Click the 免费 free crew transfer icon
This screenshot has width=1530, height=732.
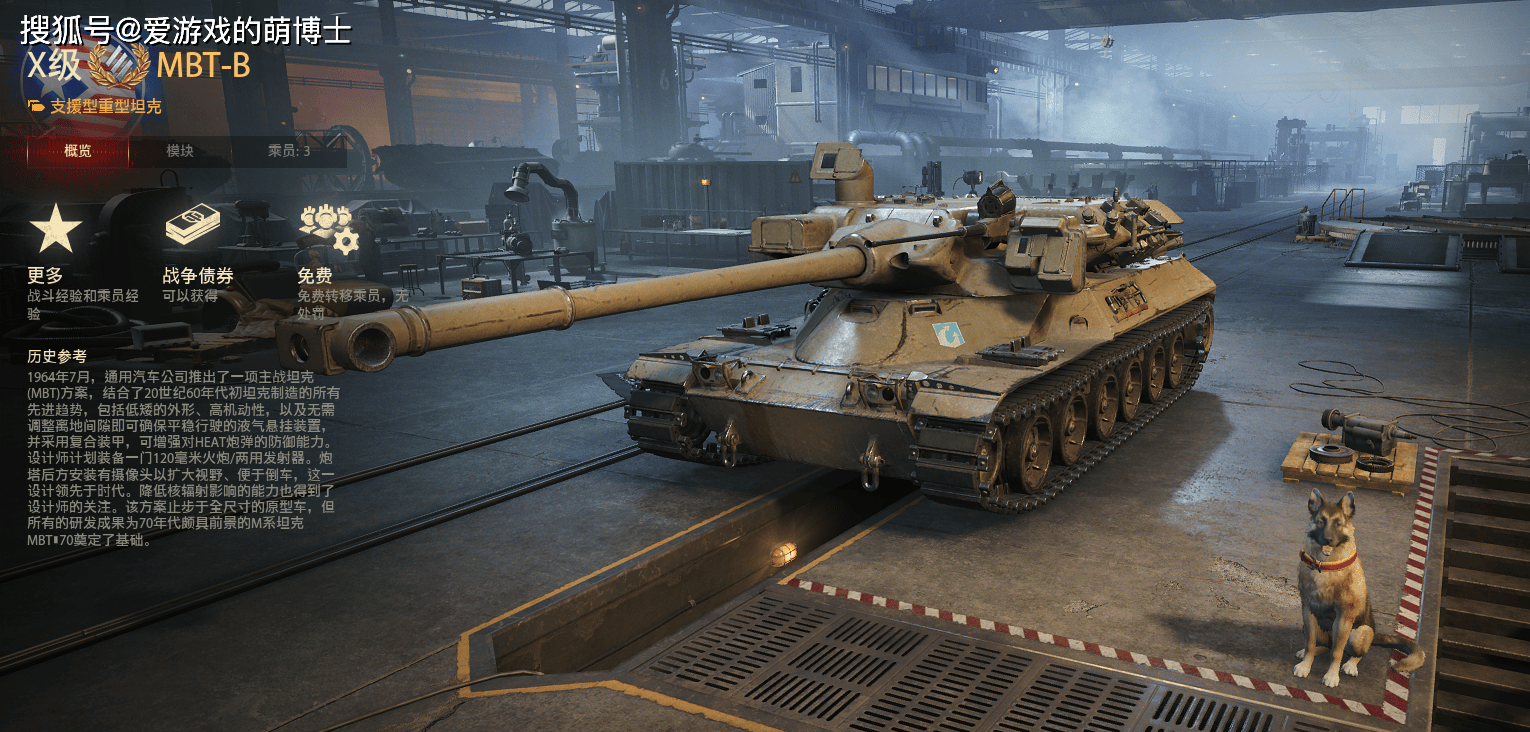pos(327,229)
